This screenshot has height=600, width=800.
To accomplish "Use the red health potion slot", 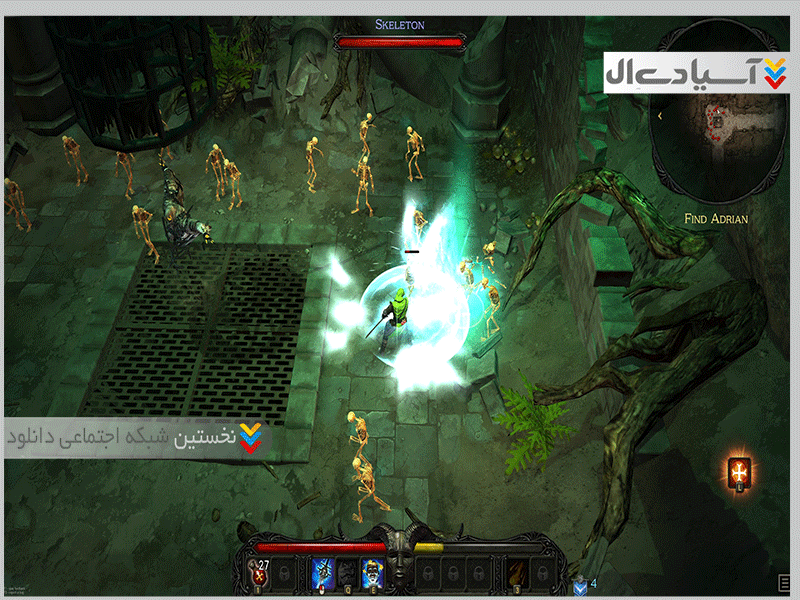I will click(x=259, y=572).
